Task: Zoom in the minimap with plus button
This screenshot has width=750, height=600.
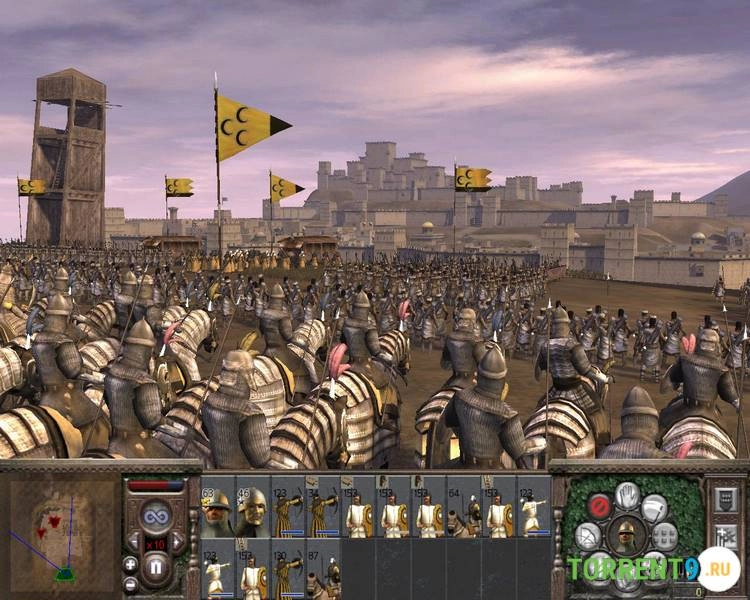Action: (x=130, y=562)
